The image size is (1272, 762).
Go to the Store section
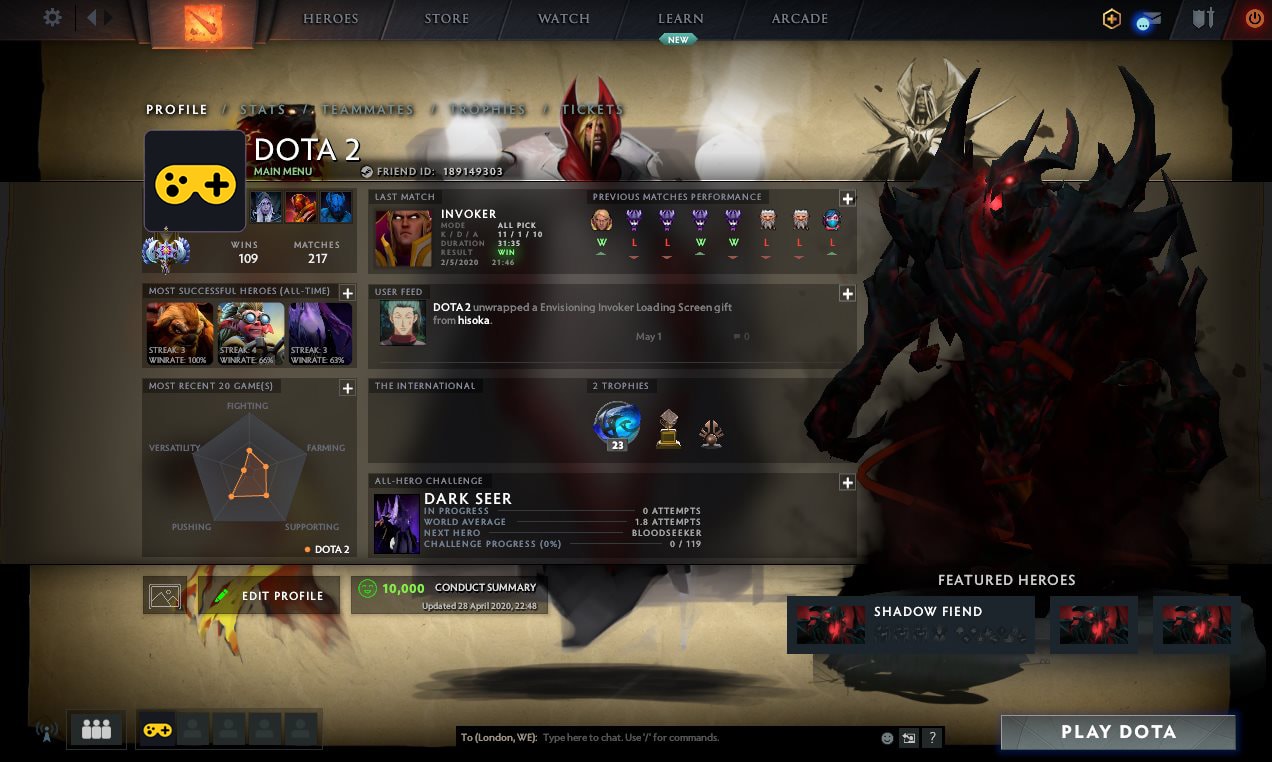(x=446, y=19)
